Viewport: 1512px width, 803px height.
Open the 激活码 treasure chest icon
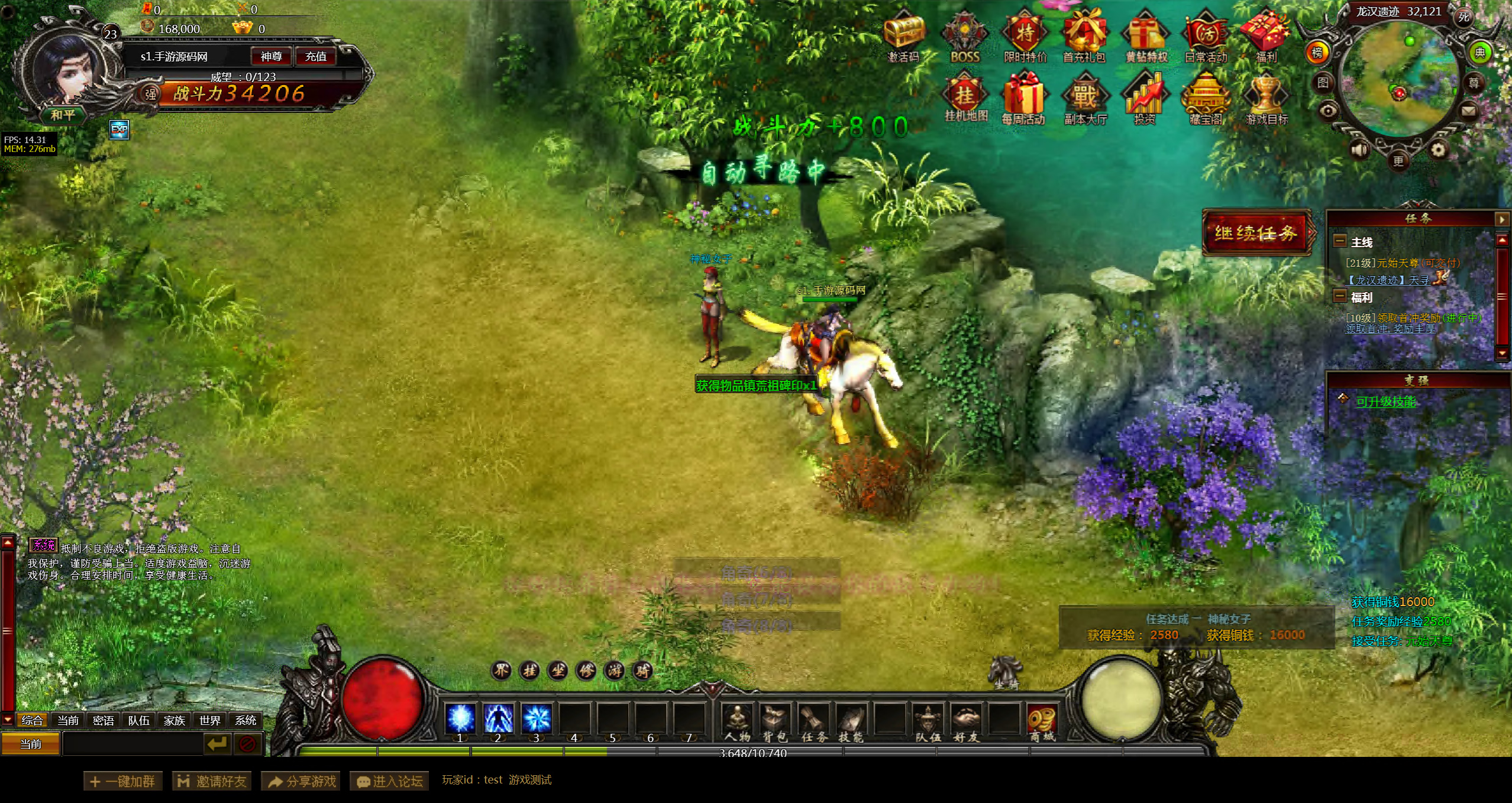click(904, 35)
